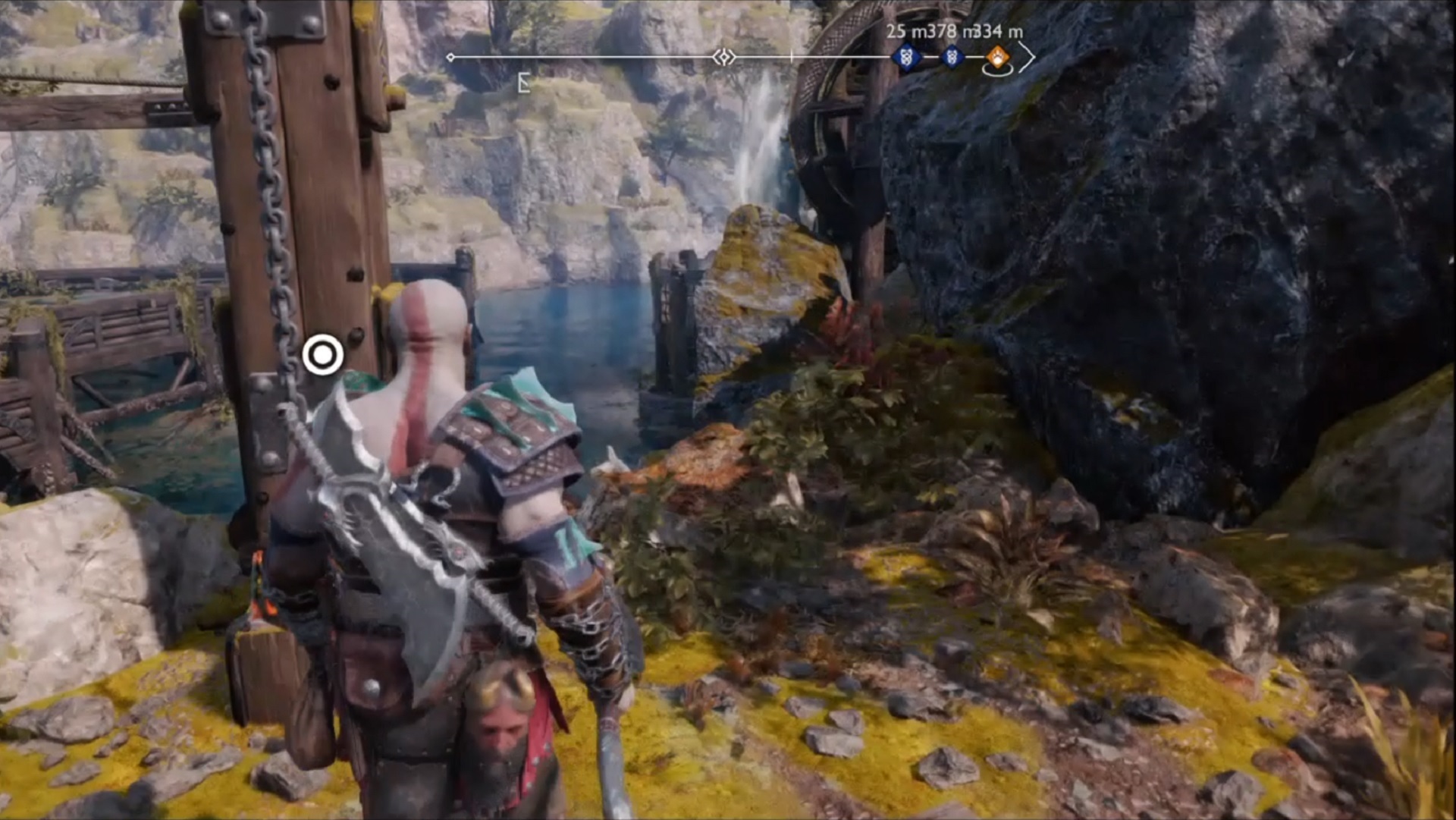This screenshot has height=820, width=1456.
Task: Click the compass center diamond indicator
Action: point(723,57)
